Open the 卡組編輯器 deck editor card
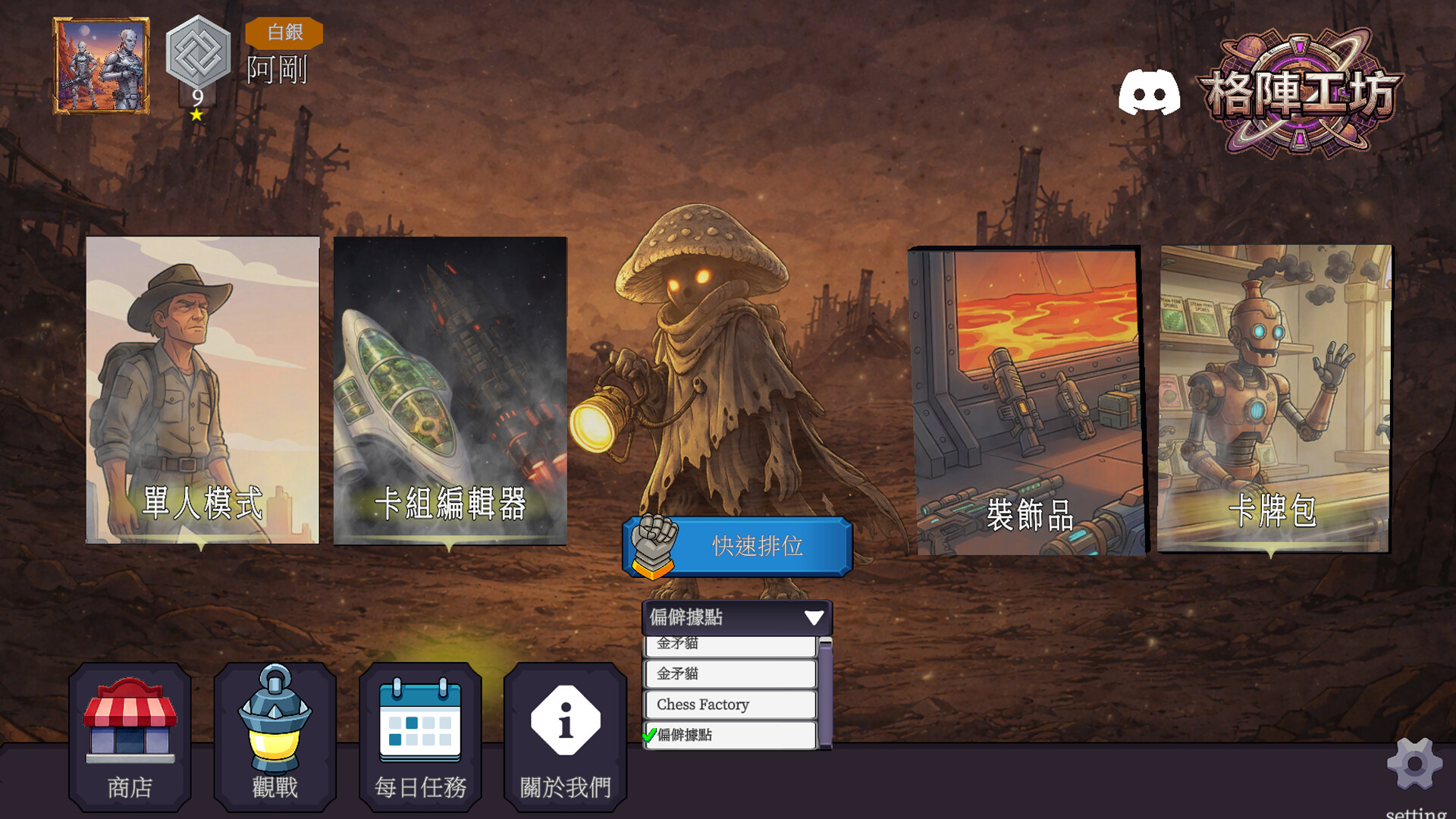 (x=450, y=390)
